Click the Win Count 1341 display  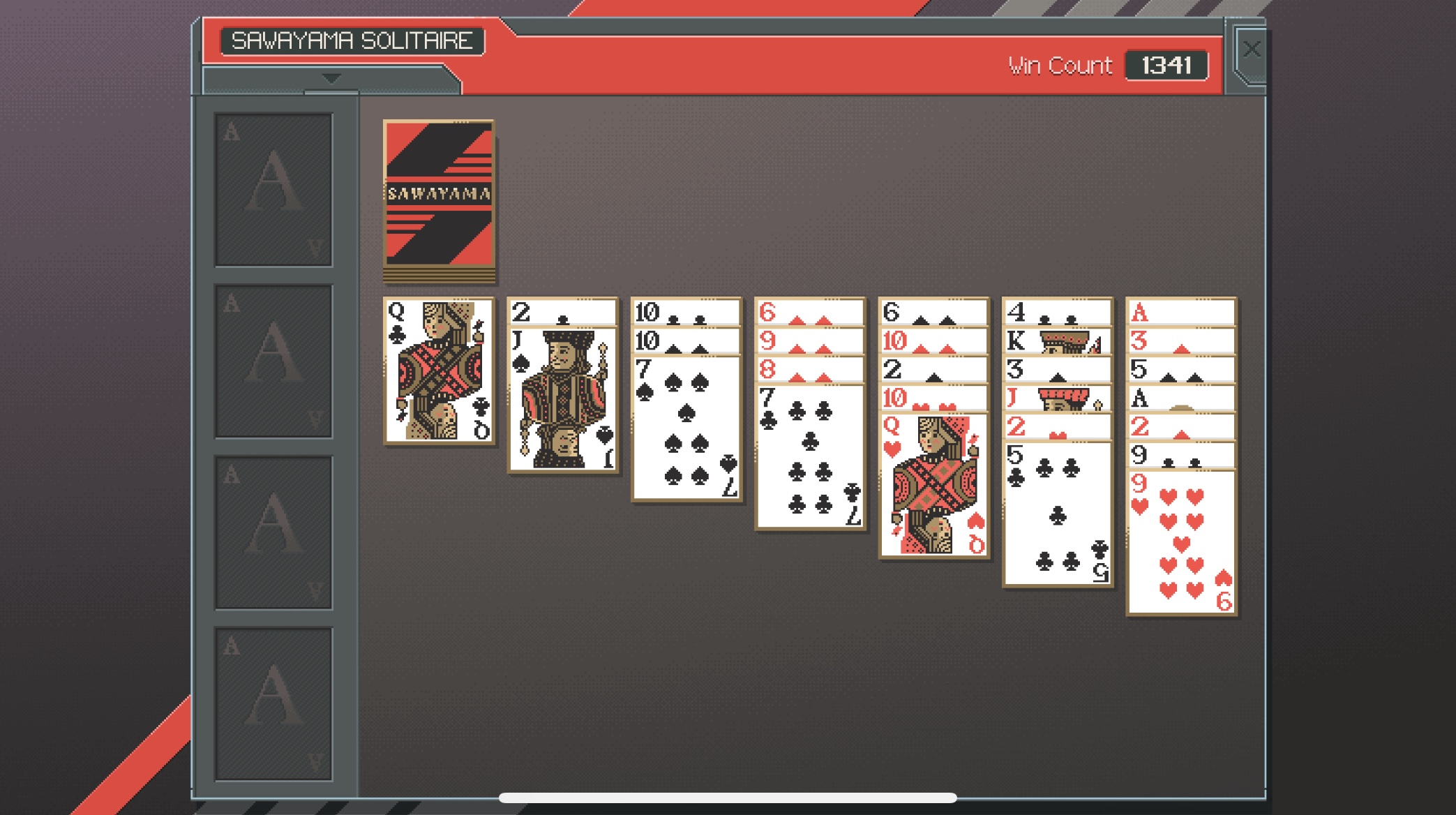[x=1168, y=64]
